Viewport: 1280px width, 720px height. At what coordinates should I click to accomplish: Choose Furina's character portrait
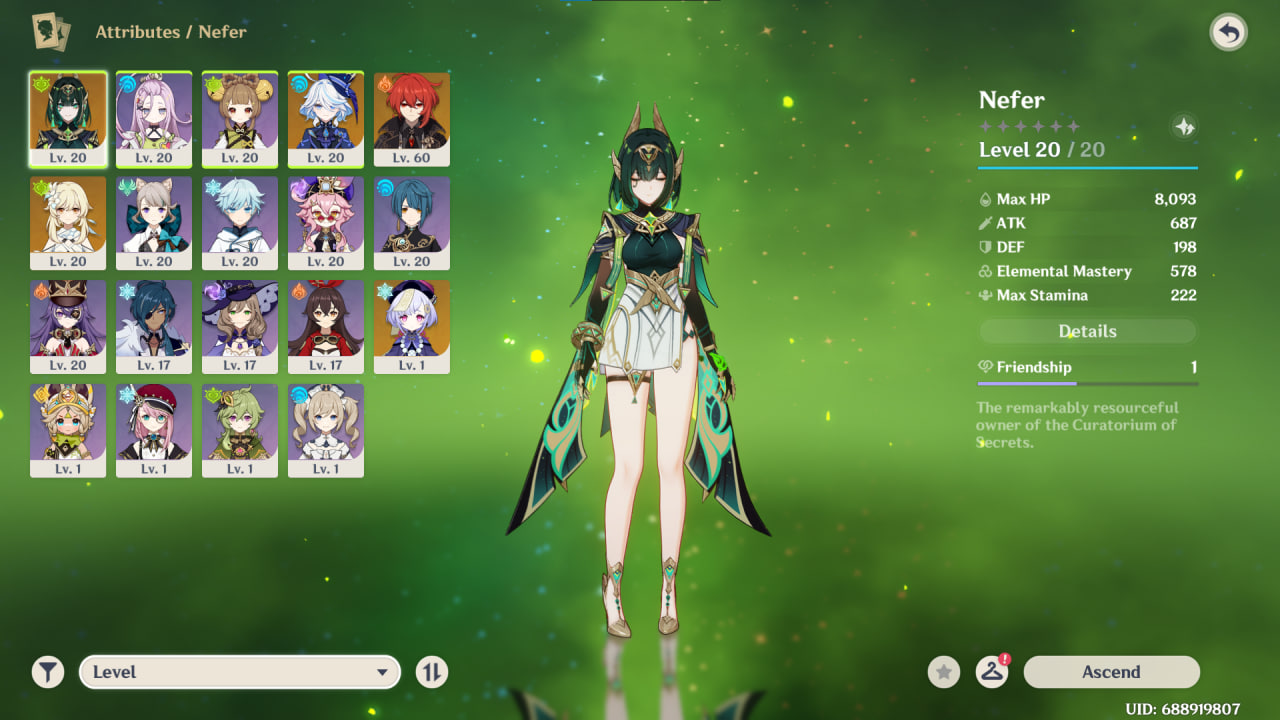click(x=326, y=118)
